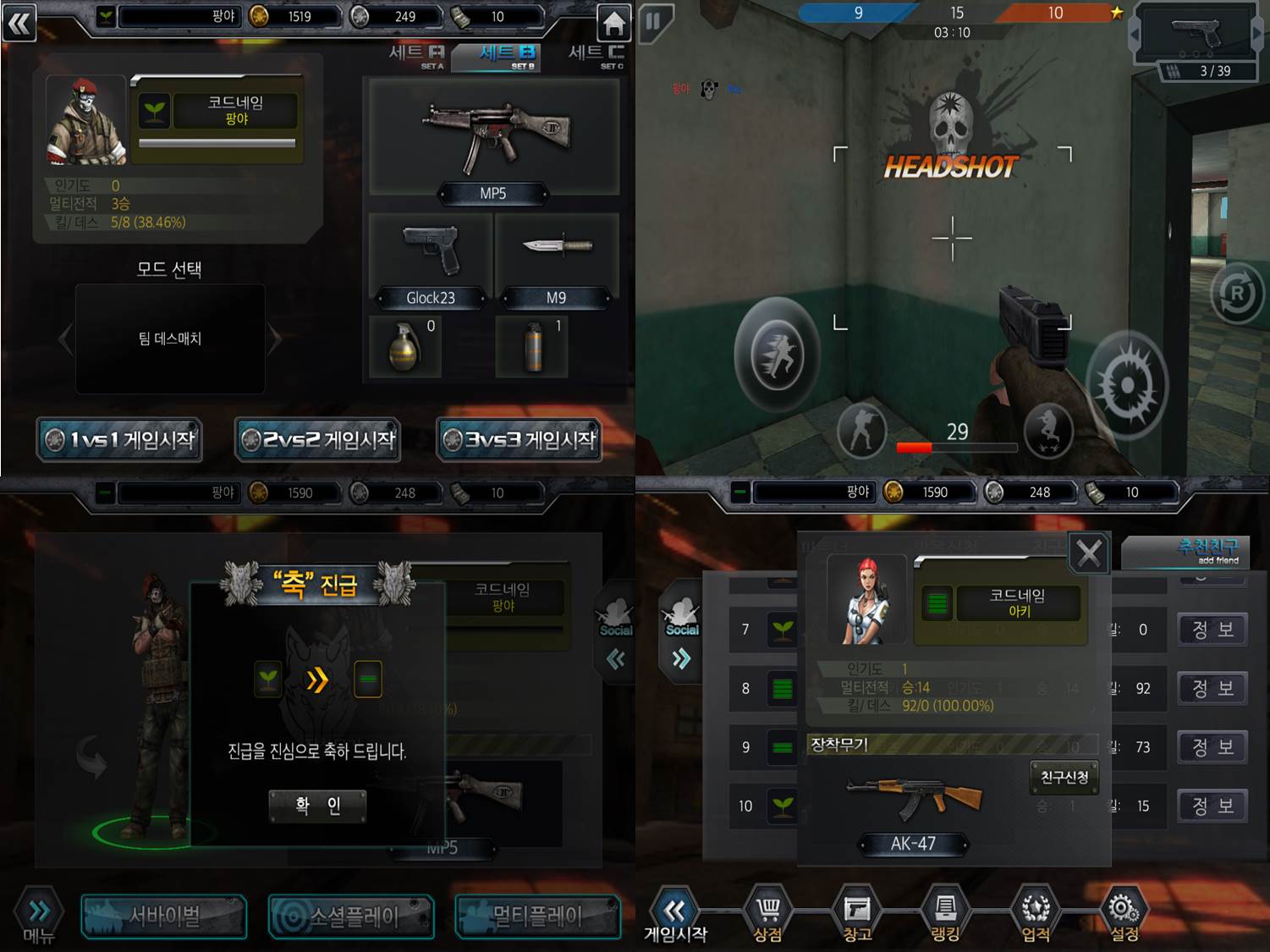Start a 2vs2 game match
Screen dimensions: 1270x952
(x=318, y=440)
